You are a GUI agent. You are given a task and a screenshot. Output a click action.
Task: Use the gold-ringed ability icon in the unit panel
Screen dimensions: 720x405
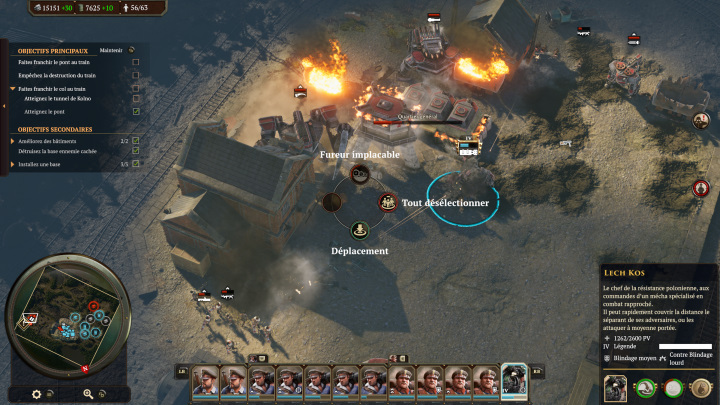click(700, 387)
